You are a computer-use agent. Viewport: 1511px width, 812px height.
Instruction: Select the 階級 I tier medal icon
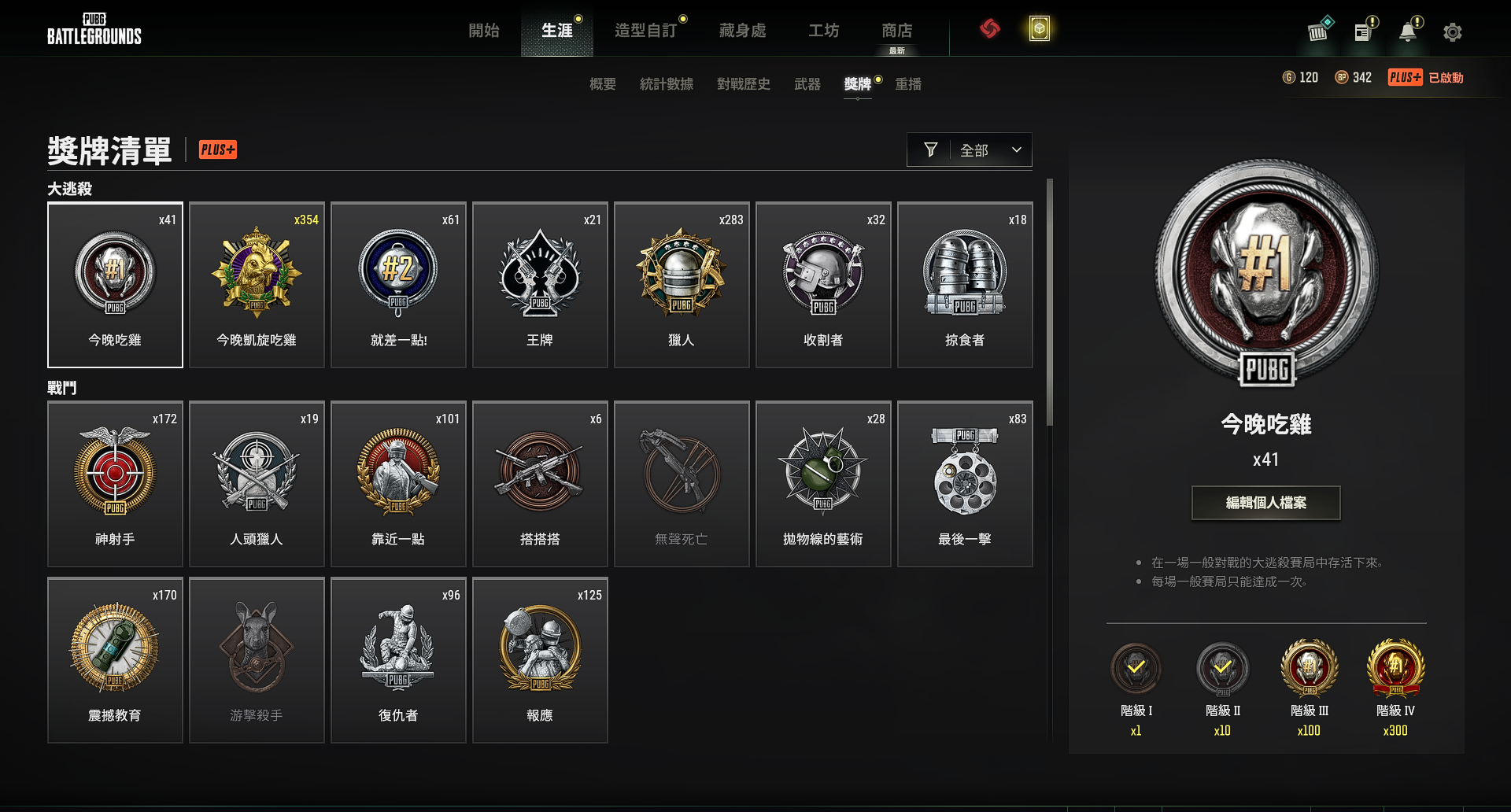click(1136, 669)
